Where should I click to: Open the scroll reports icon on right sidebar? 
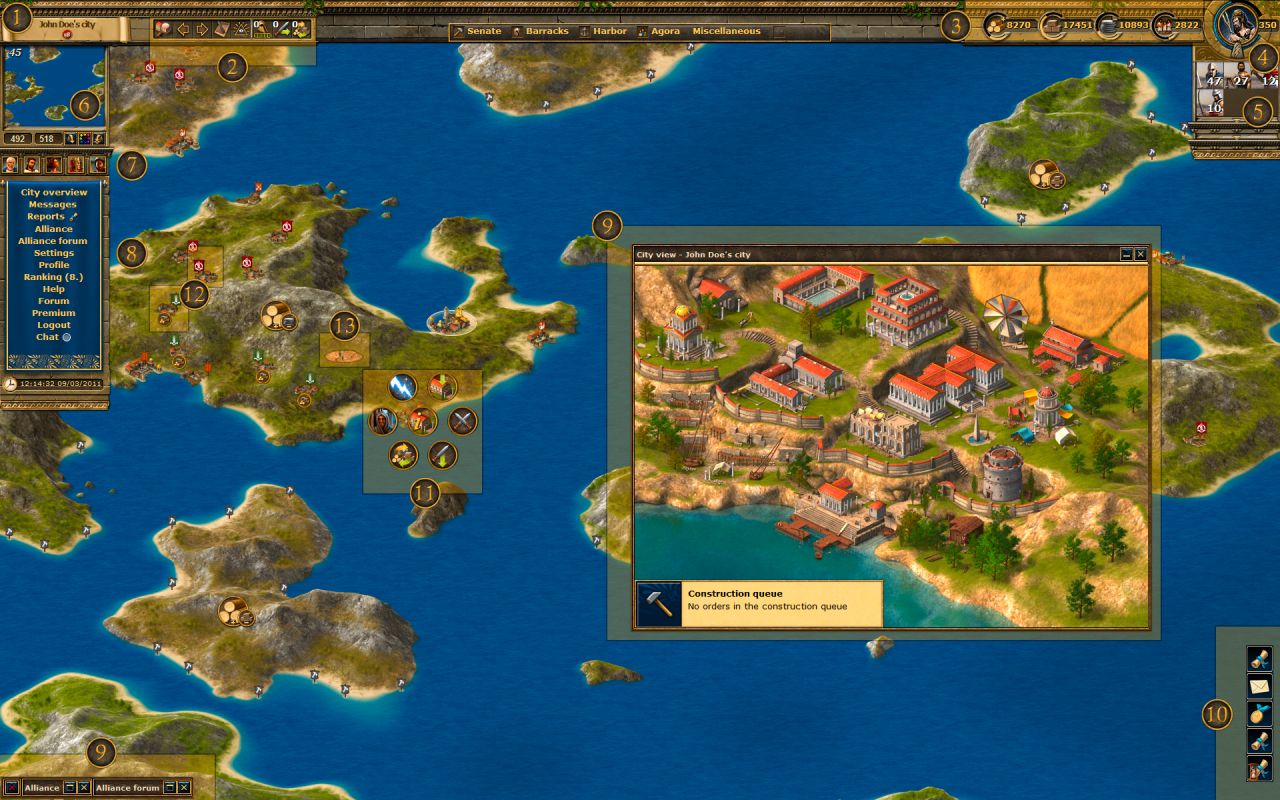point(1259,657)
